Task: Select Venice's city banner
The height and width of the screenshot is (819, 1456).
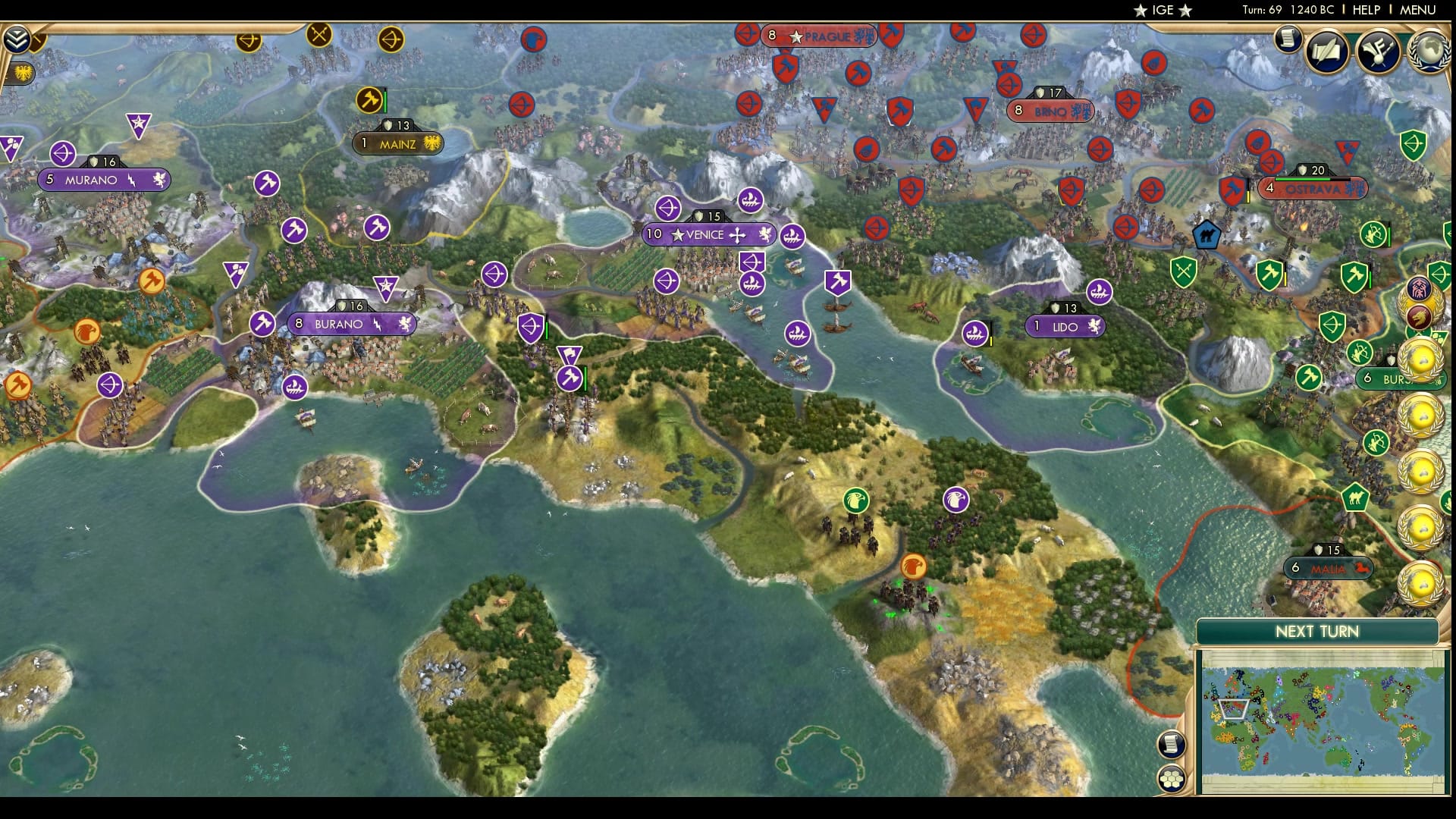Action: coord(708,234)
